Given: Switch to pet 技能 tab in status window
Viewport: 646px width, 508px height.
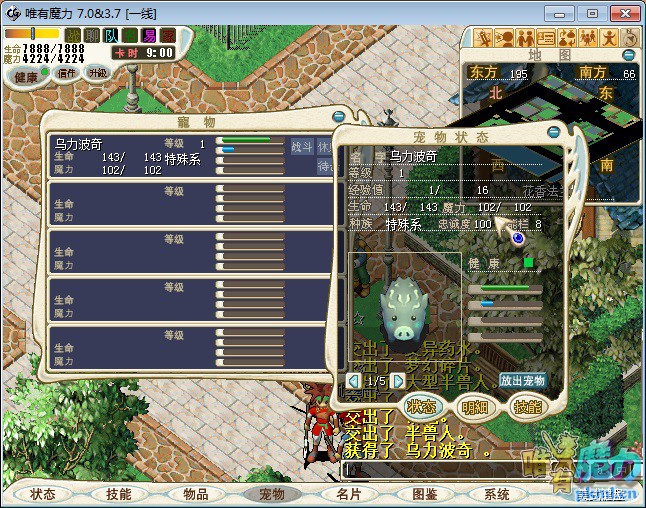Looking at the screenshot, I should click(526, 407).
